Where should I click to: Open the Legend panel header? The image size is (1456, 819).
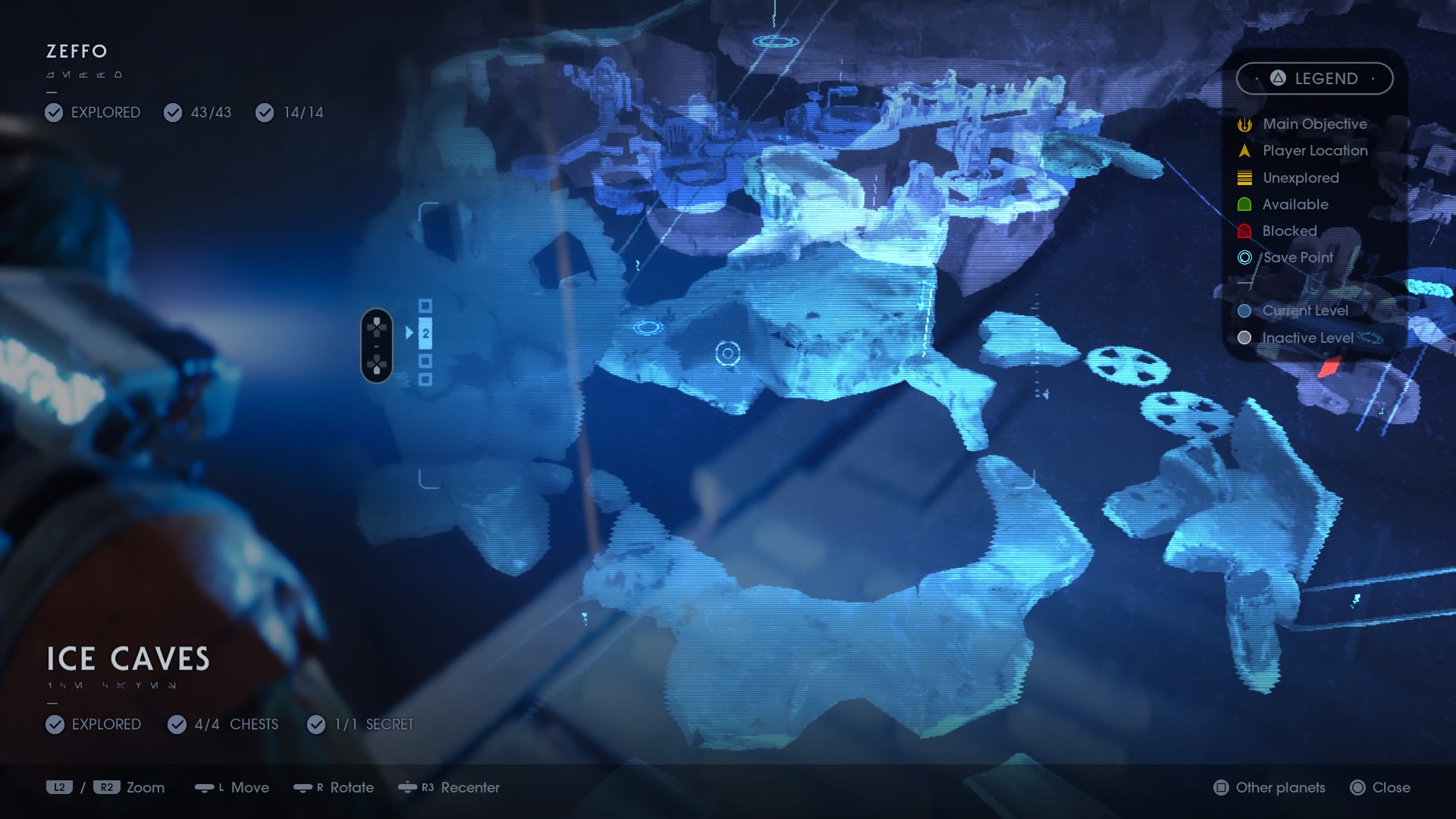pyautogui.click(x=1316, y=78)
